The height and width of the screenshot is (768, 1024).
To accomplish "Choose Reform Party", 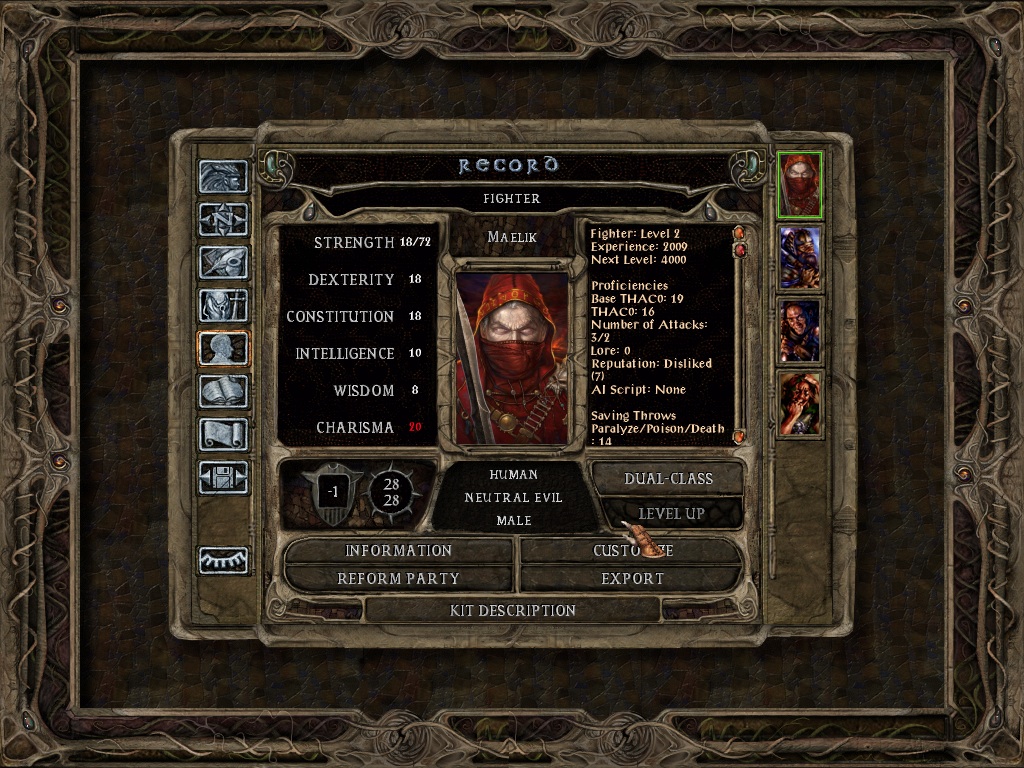I will (x=398, y=579).
